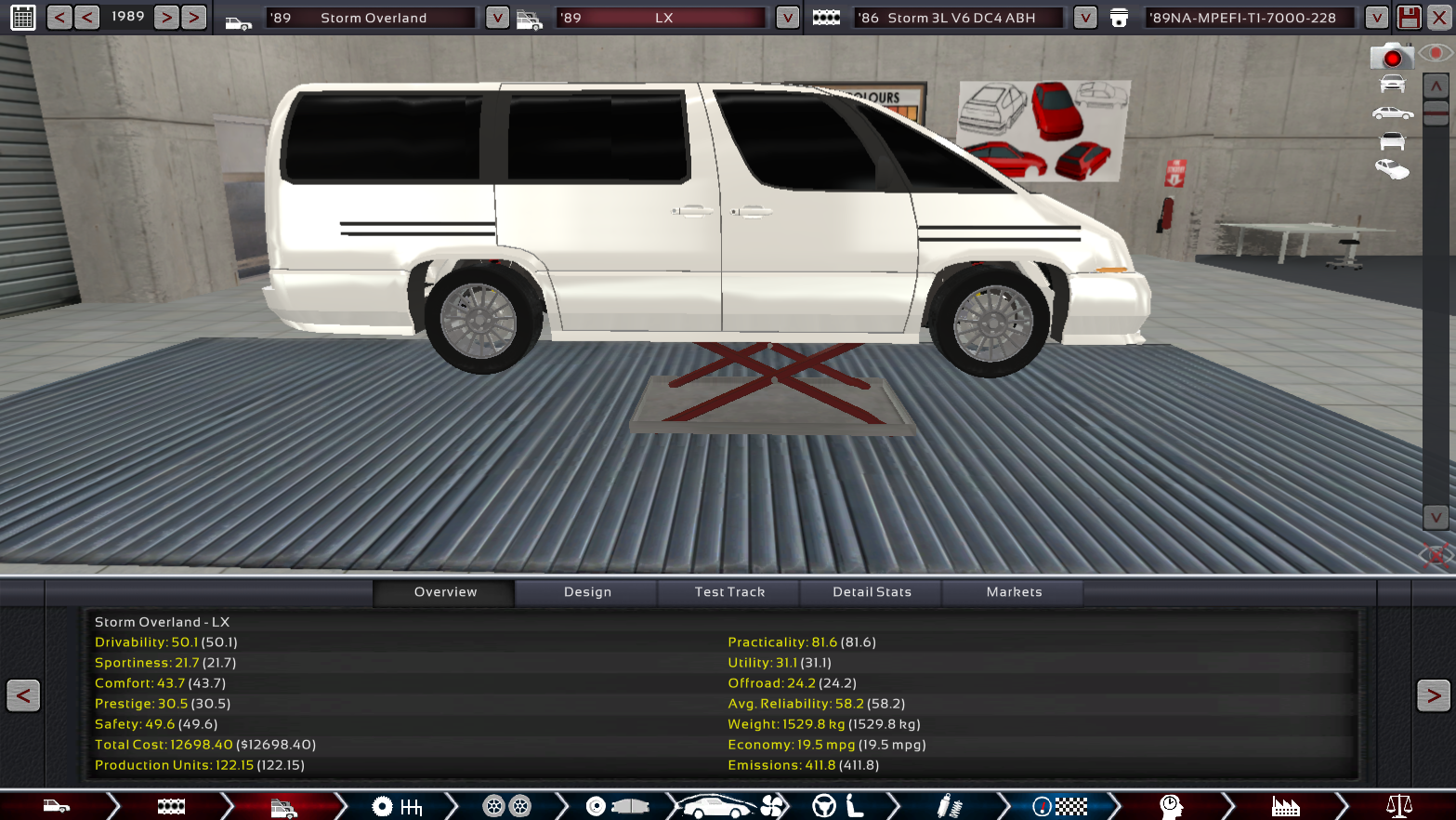Screen dimensions: 1456x820
Task: Switch to the side view of the car
Action: [x=1392, y=113]
